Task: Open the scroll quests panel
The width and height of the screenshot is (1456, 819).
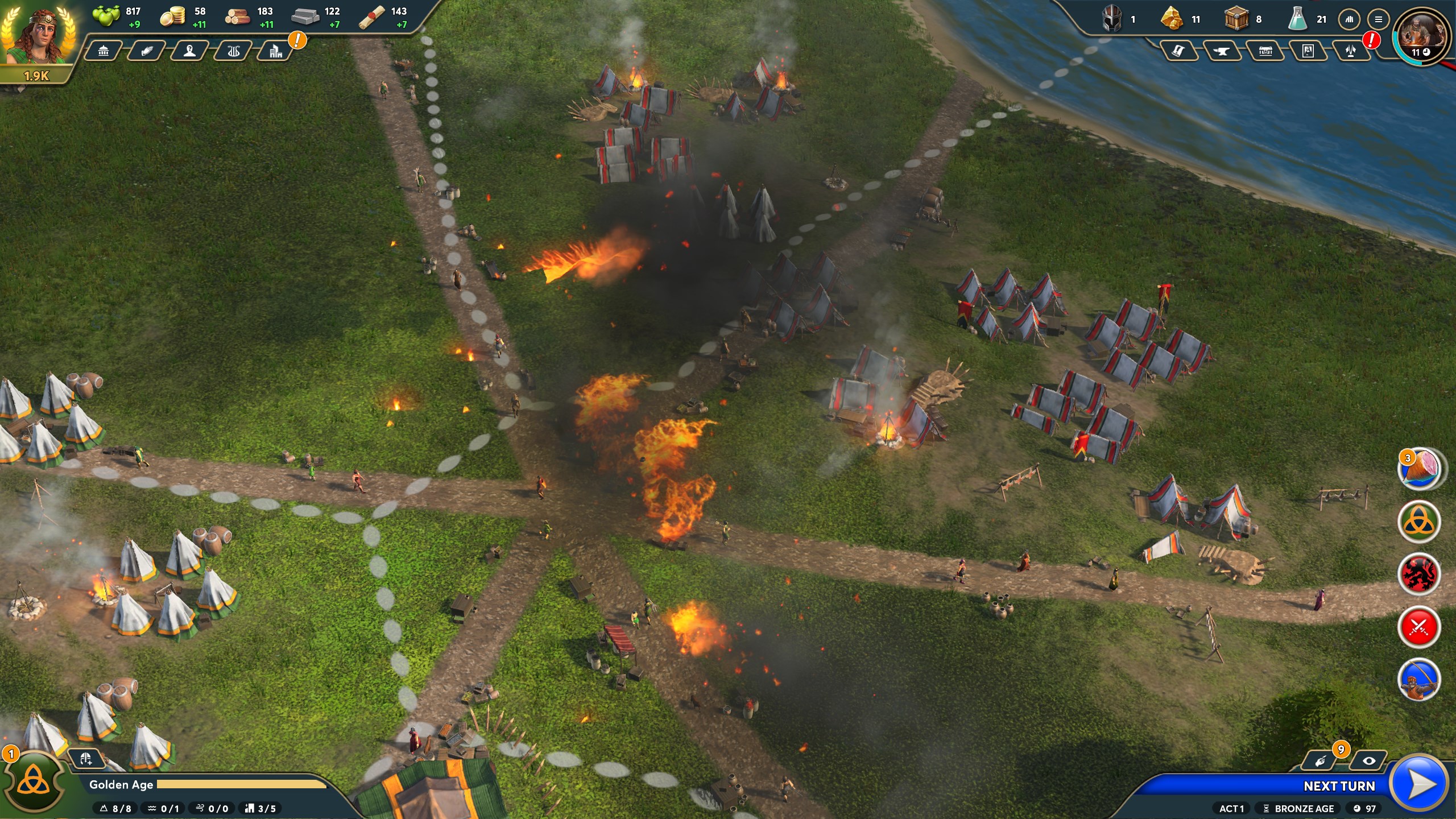Action: (x=1178, y=52)
